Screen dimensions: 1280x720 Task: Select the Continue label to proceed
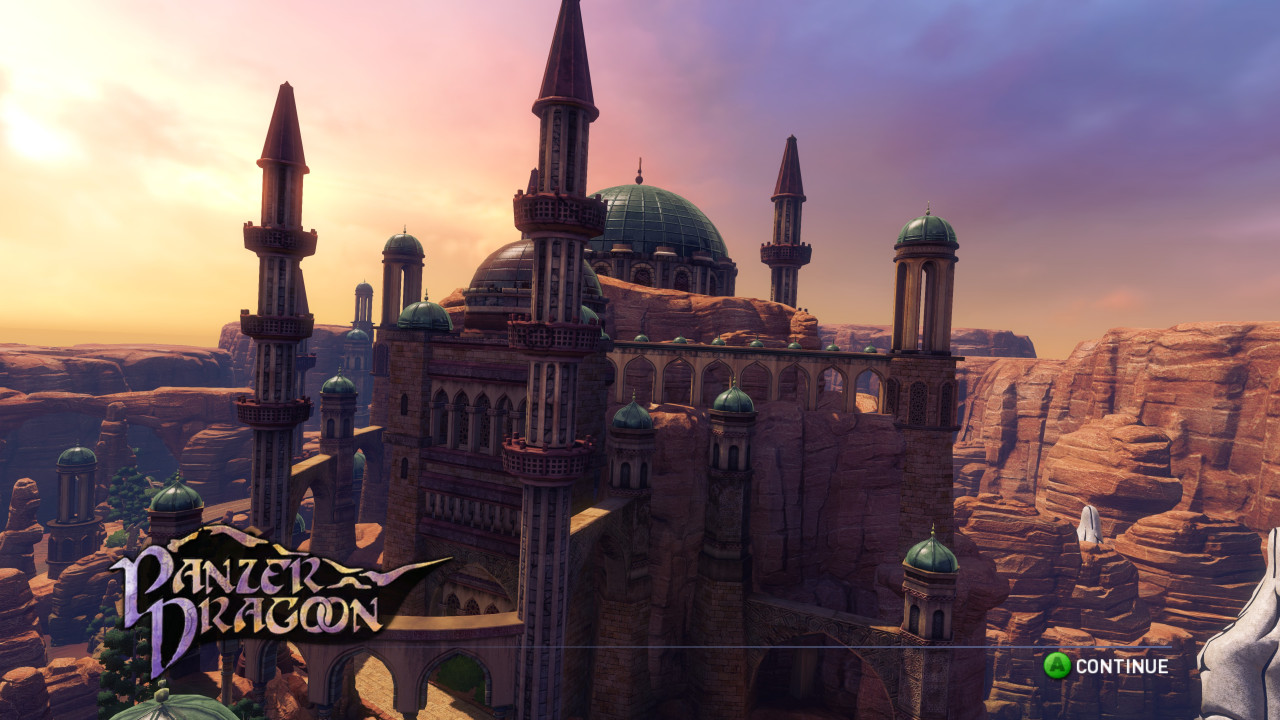(1121, 666)
